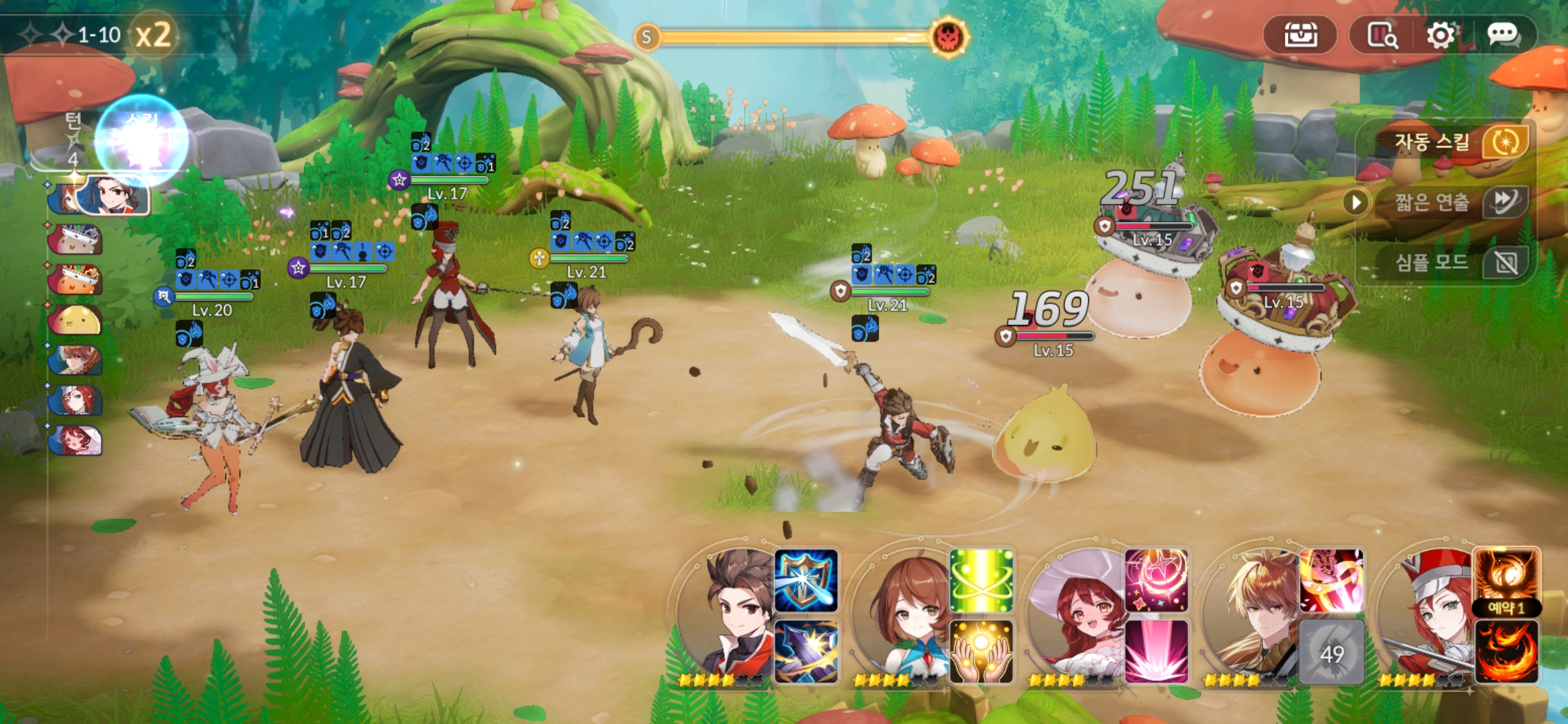Open the treasure chest rewards icon
Image resolution: width=1568 pixels, height=724 pixels.
1300,35
